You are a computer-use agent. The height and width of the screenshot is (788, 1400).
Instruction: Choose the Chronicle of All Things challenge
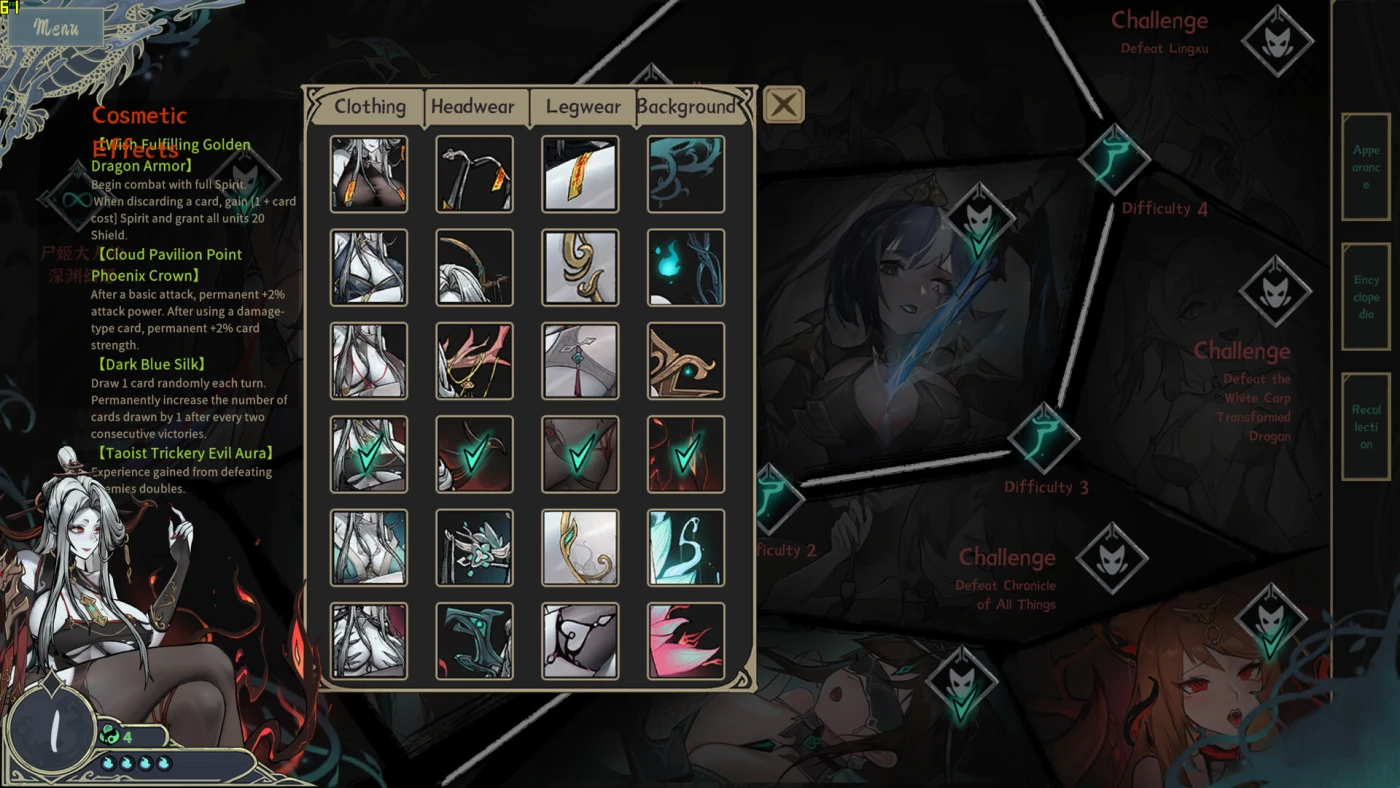coord(1112,557)
